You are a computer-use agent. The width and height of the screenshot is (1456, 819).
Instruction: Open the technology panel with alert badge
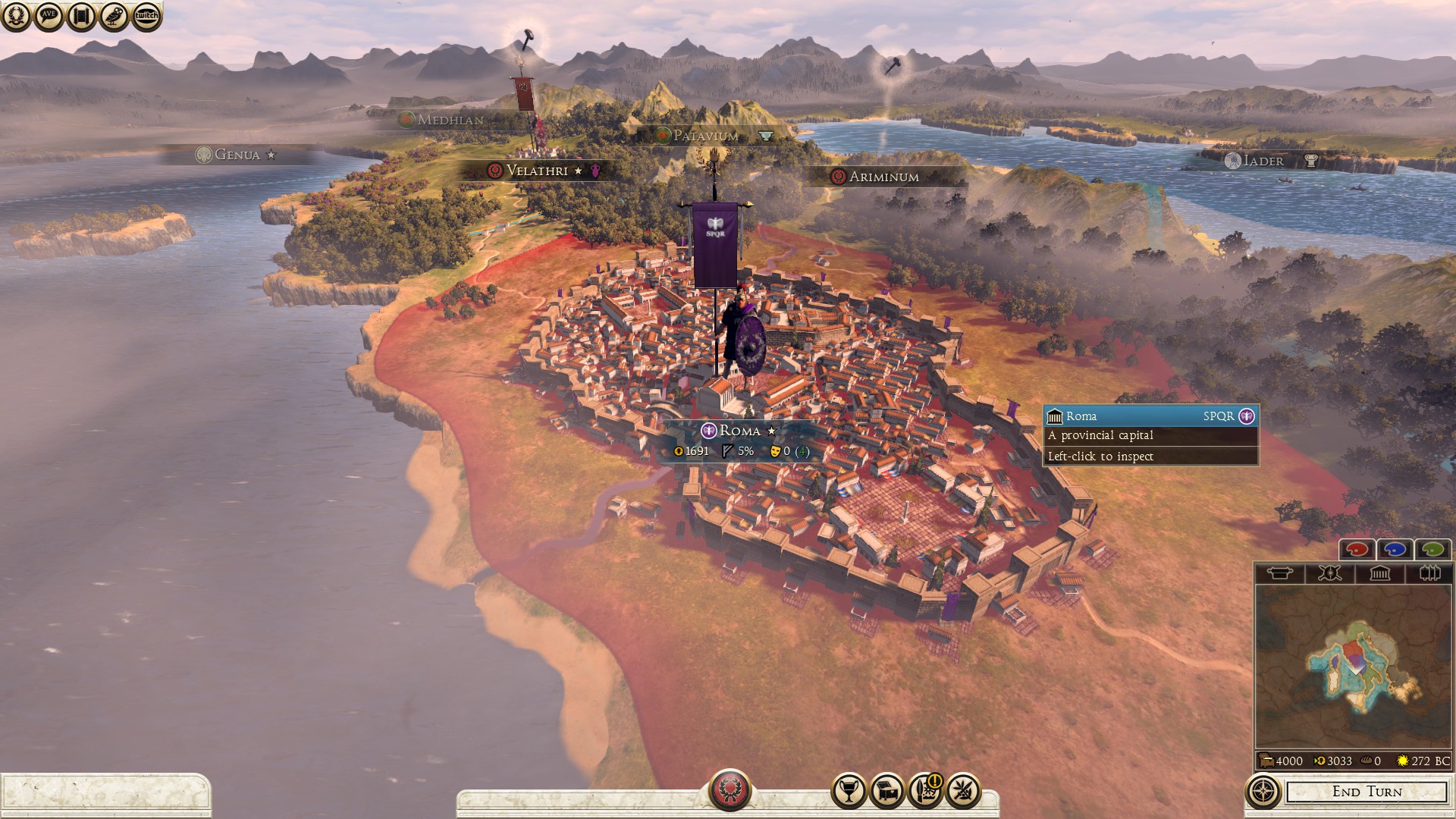point(925,791)
